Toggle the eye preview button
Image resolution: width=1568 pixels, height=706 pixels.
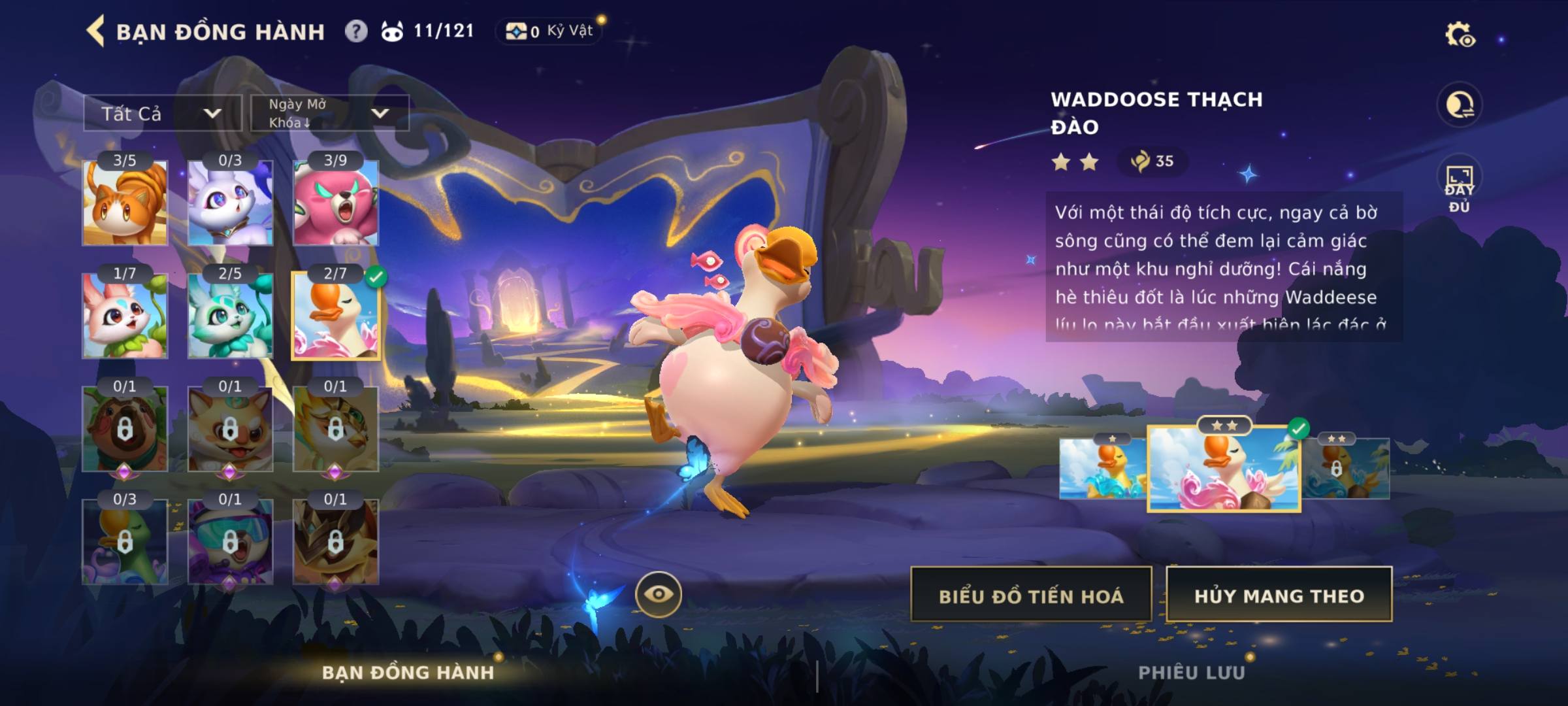click(658, 594)
